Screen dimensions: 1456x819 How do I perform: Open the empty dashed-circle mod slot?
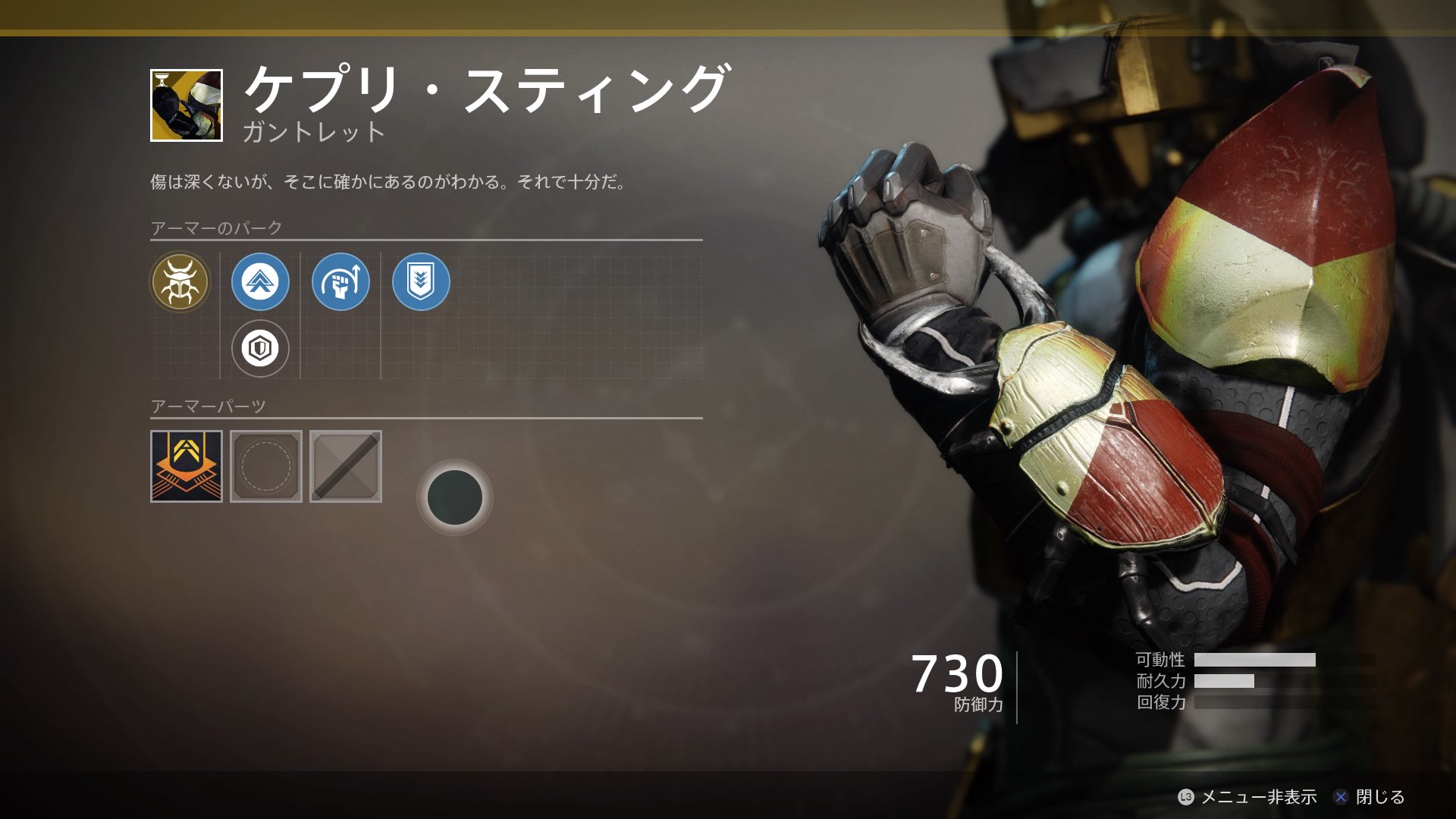tap(266, 466)
